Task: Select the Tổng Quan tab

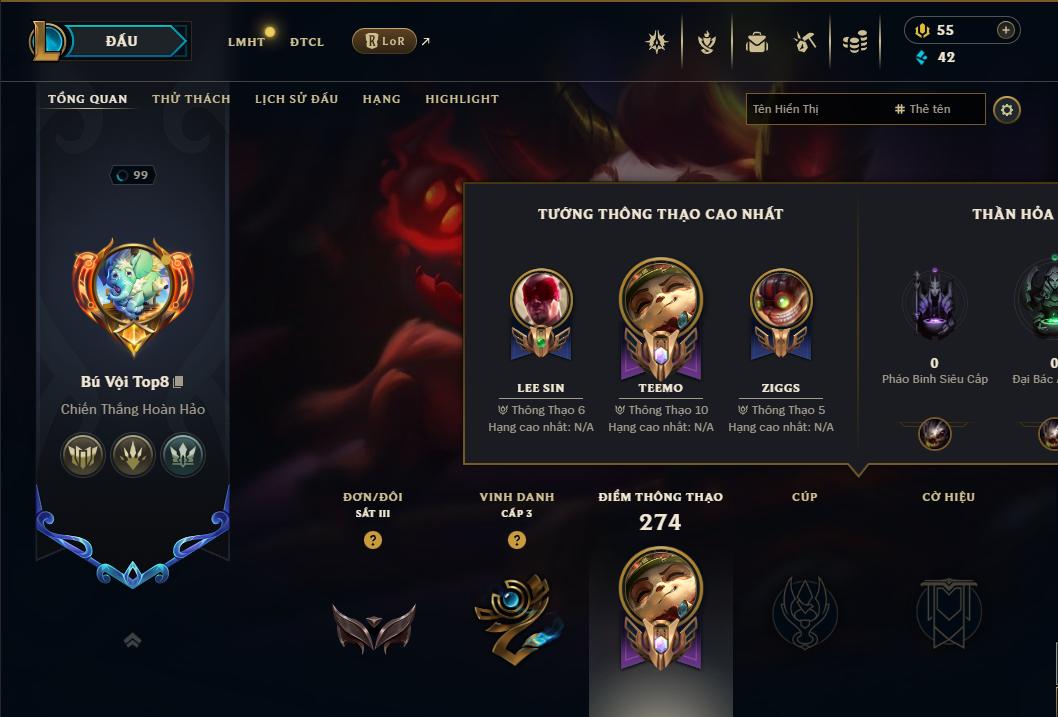Action: click(x=88, y=99)
